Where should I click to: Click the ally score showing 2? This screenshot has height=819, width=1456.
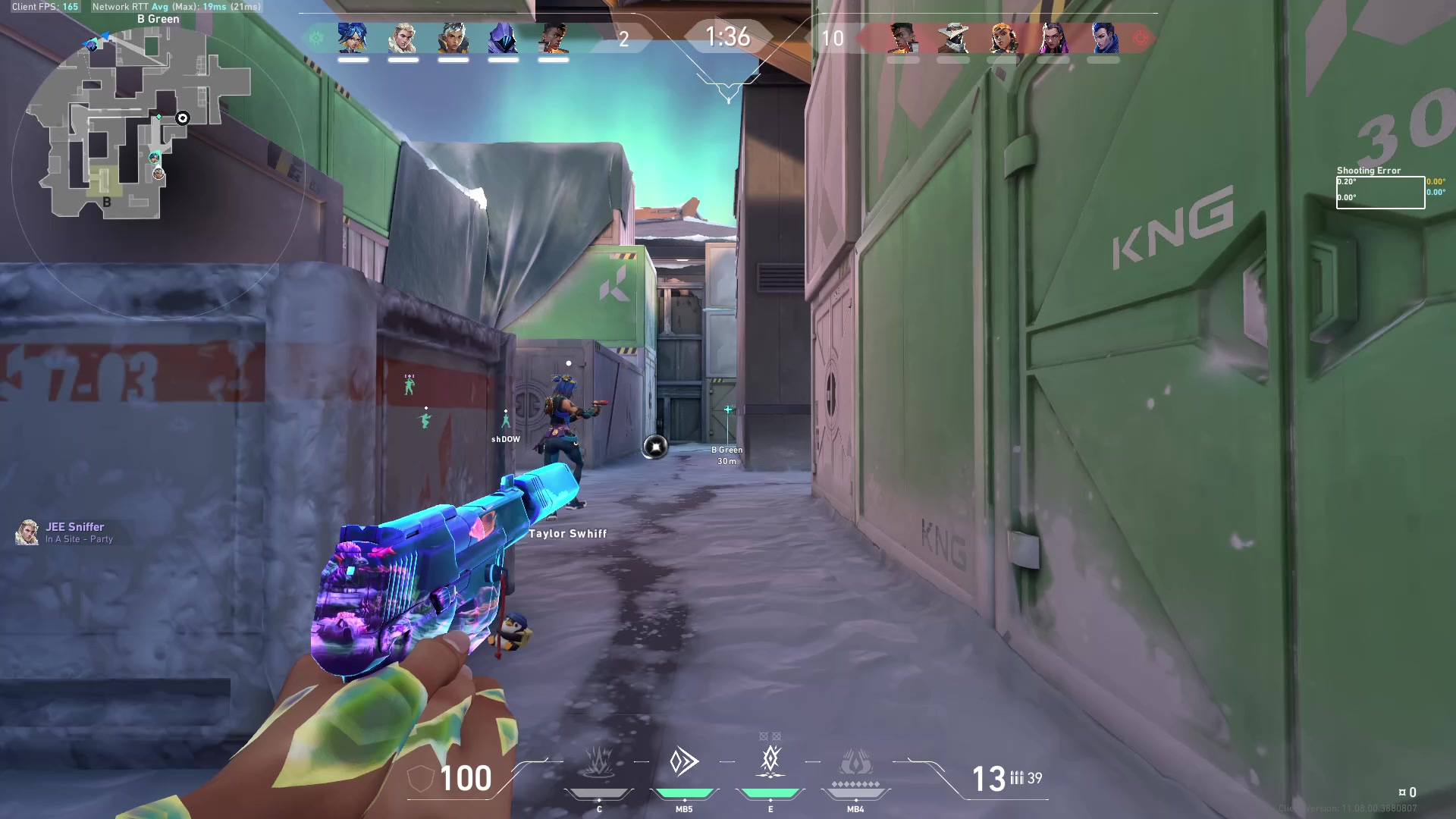coord(624,38)
